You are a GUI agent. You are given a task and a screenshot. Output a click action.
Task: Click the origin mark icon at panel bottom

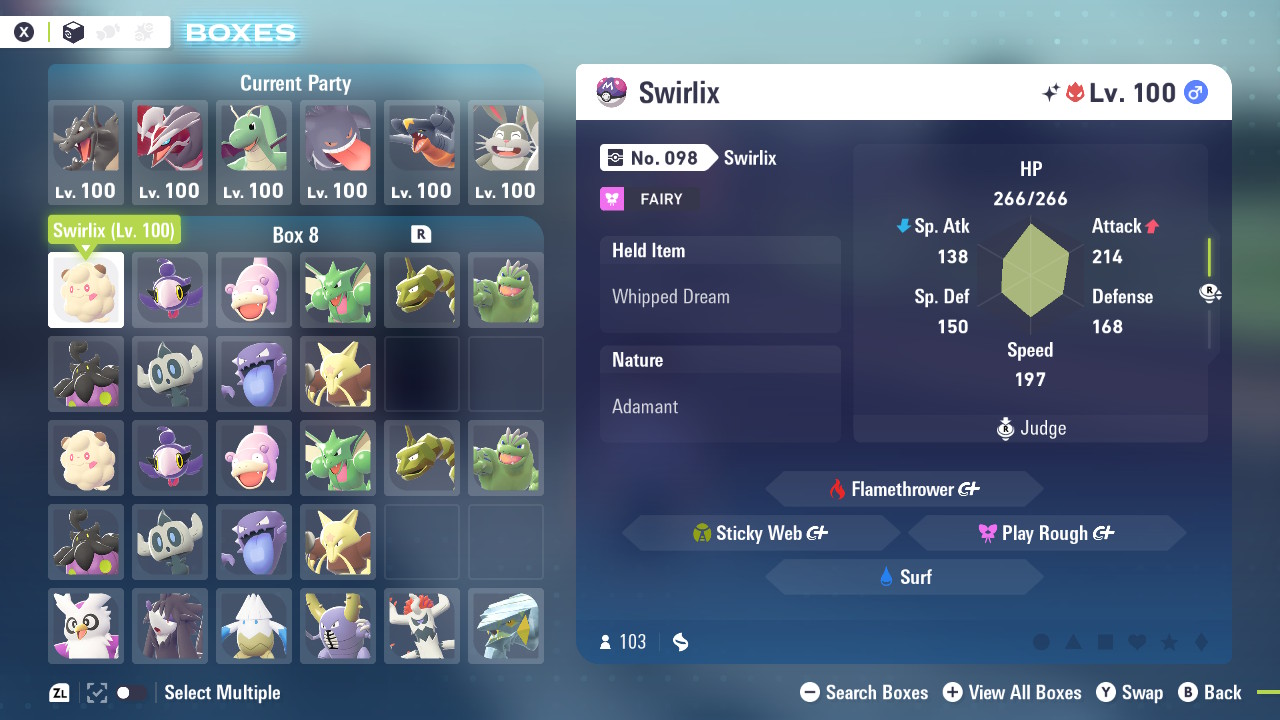click(680, 642)
